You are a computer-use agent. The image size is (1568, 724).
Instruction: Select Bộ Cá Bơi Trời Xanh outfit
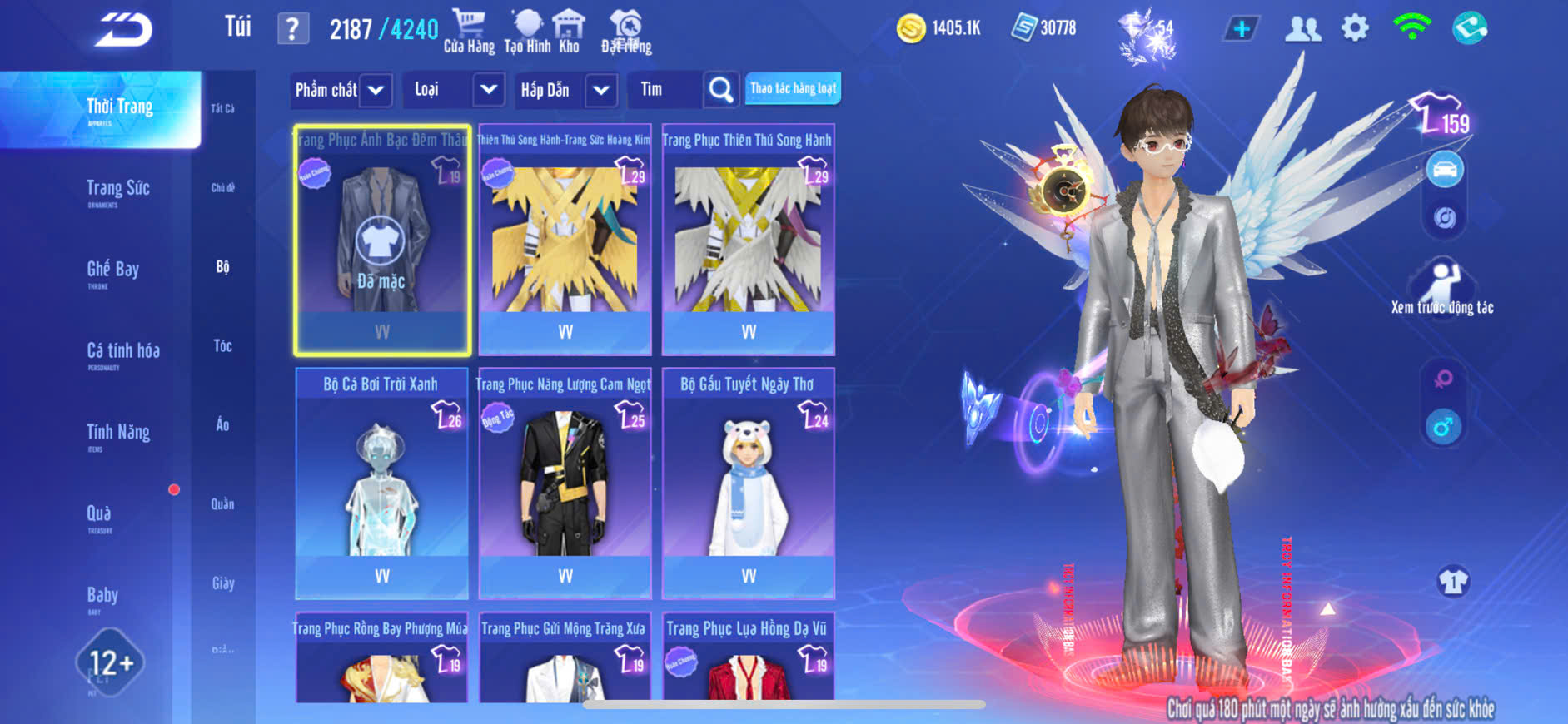(x=381, y=483)
